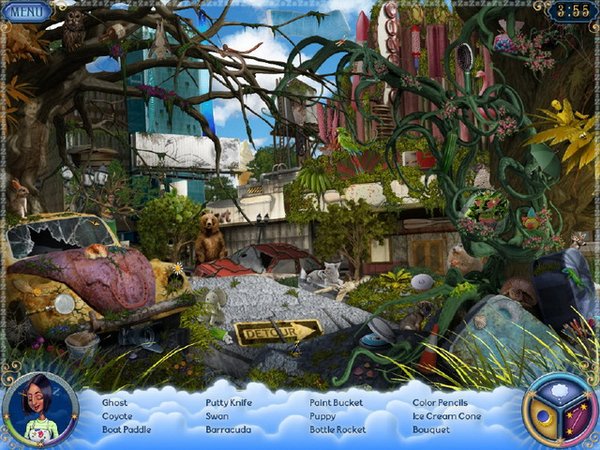
Task: Activate the hint cube
Action: coord(559,410)
